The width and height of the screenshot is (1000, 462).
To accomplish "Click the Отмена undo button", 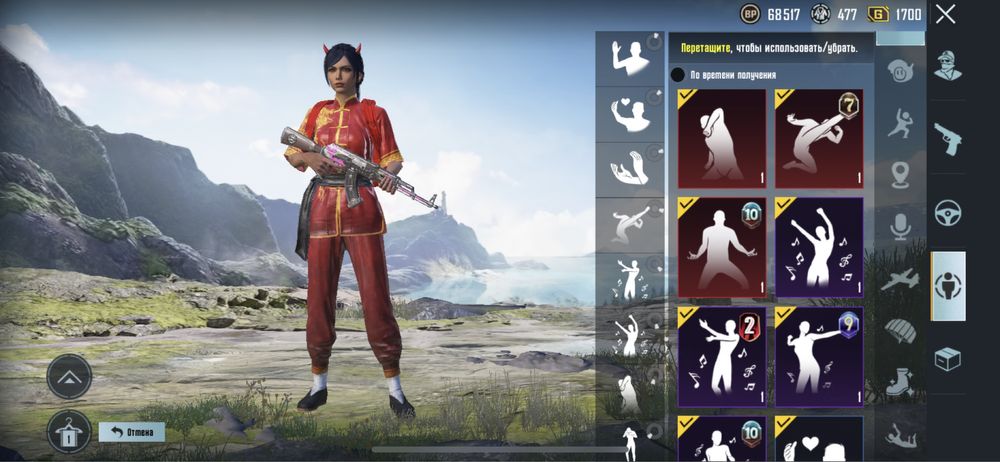I will (x=132, y=432).
